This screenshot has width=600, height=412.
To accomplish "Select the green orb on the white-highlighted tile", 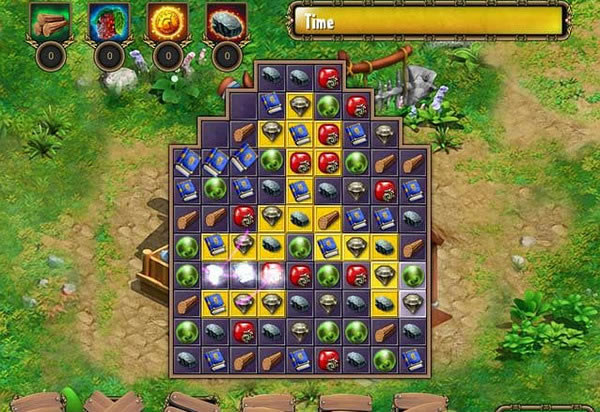I will (412, 273).
